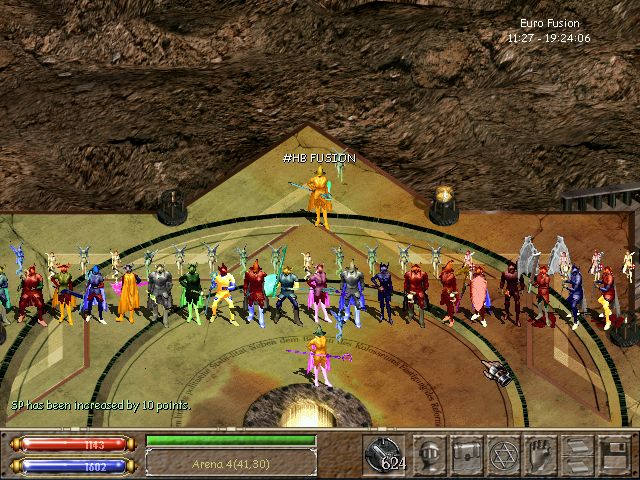Open the skills hand icon
Screen dimensions: 640x480
pyautogui.click(x=541, y=455)
